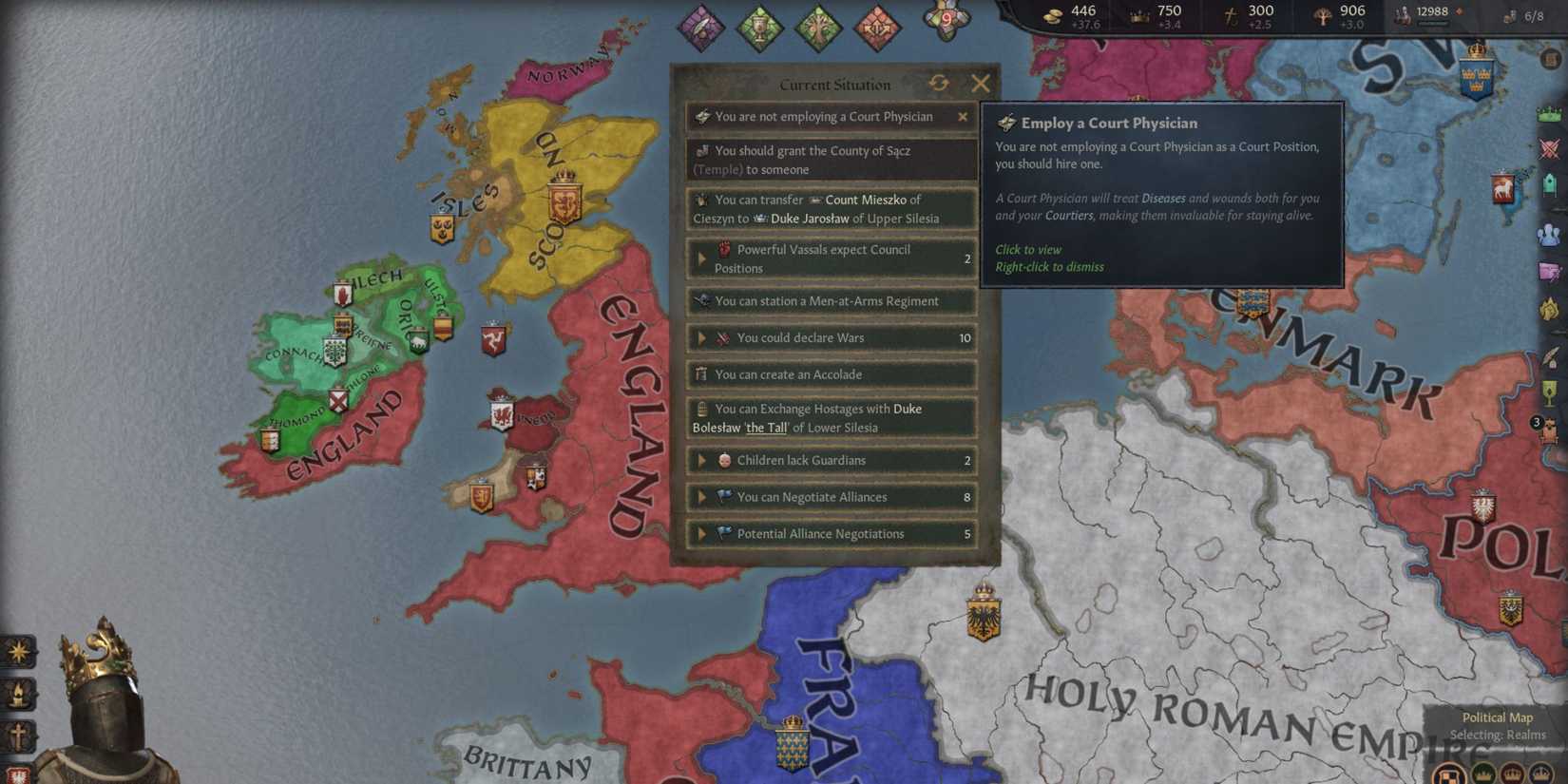The width and height of the screenshot is (1568, 784).
Task: Select the Diplomacy lifestyle diamond icon
Action: coord(703,27)
